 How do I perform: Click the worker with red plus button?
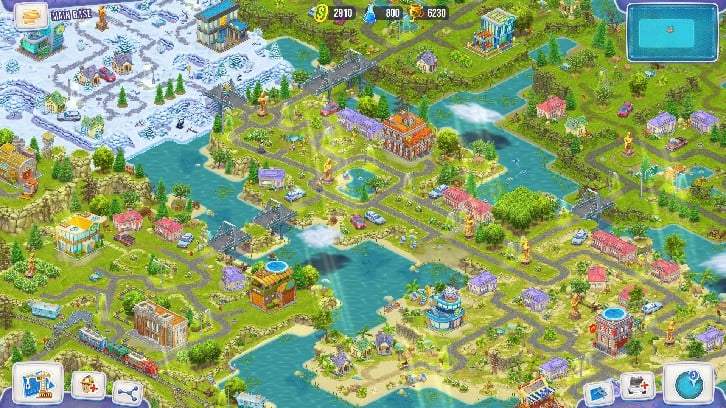click(90, 386)
